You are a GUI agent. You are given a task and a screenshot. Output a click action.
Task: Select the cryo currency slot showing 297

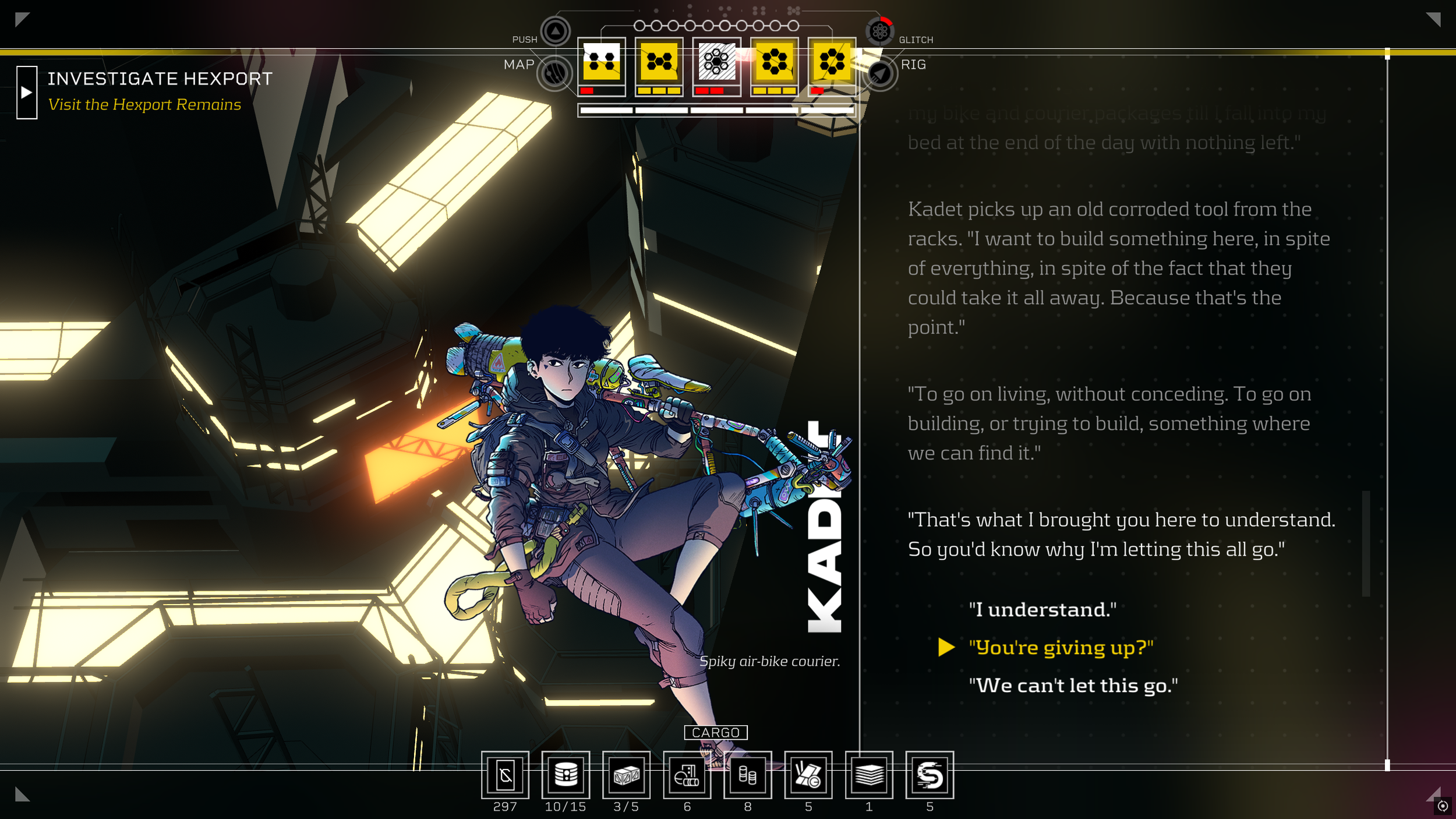pyautogui.click(x=505, y=775)
